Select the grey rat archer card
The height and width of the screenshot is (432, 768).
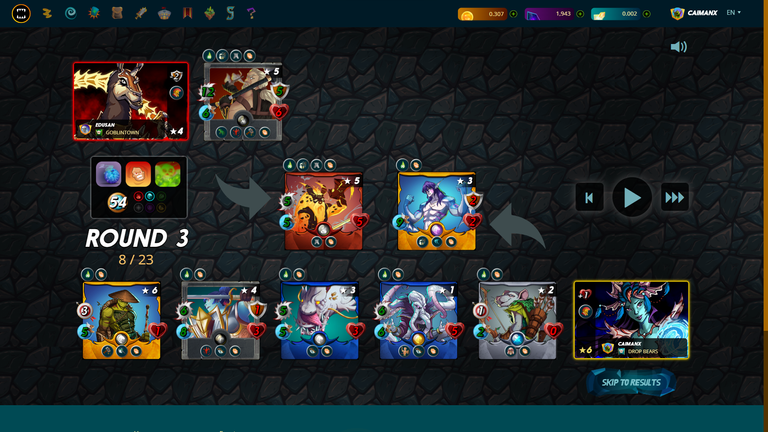[517, 320]
